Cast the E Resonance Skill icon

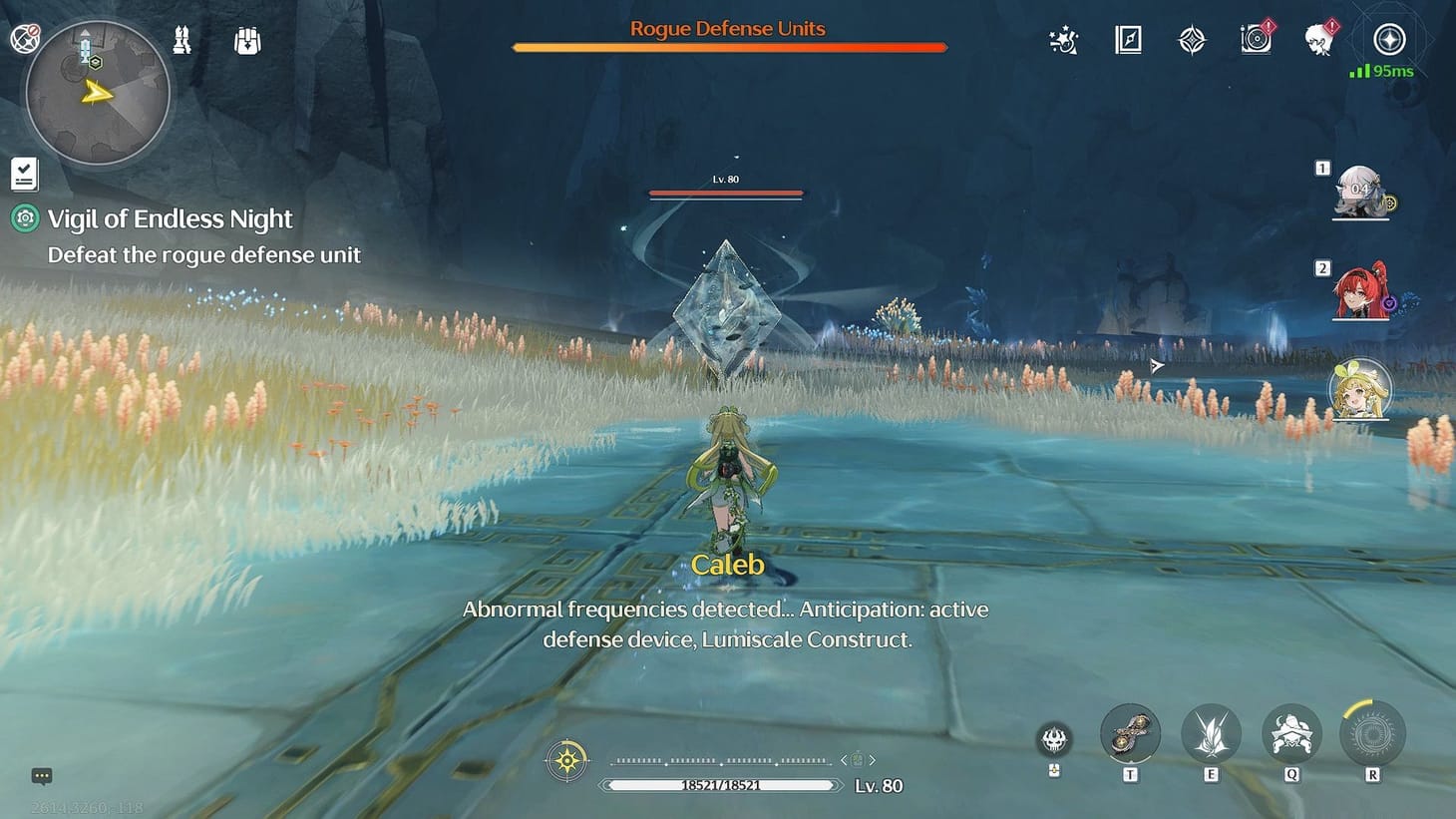tap(1211, 733)
